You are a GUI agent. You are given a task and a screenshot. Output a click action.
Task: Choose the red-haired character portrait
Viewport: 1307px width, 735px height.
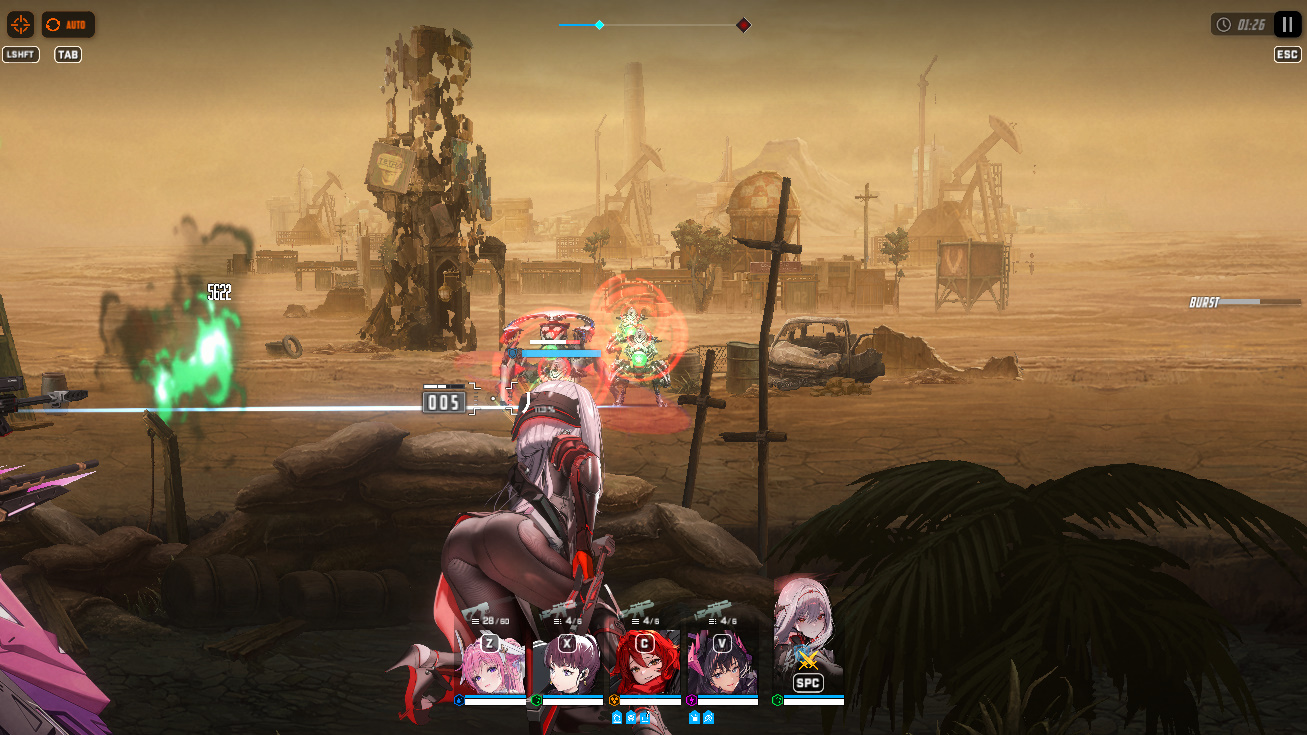point(644,665)
